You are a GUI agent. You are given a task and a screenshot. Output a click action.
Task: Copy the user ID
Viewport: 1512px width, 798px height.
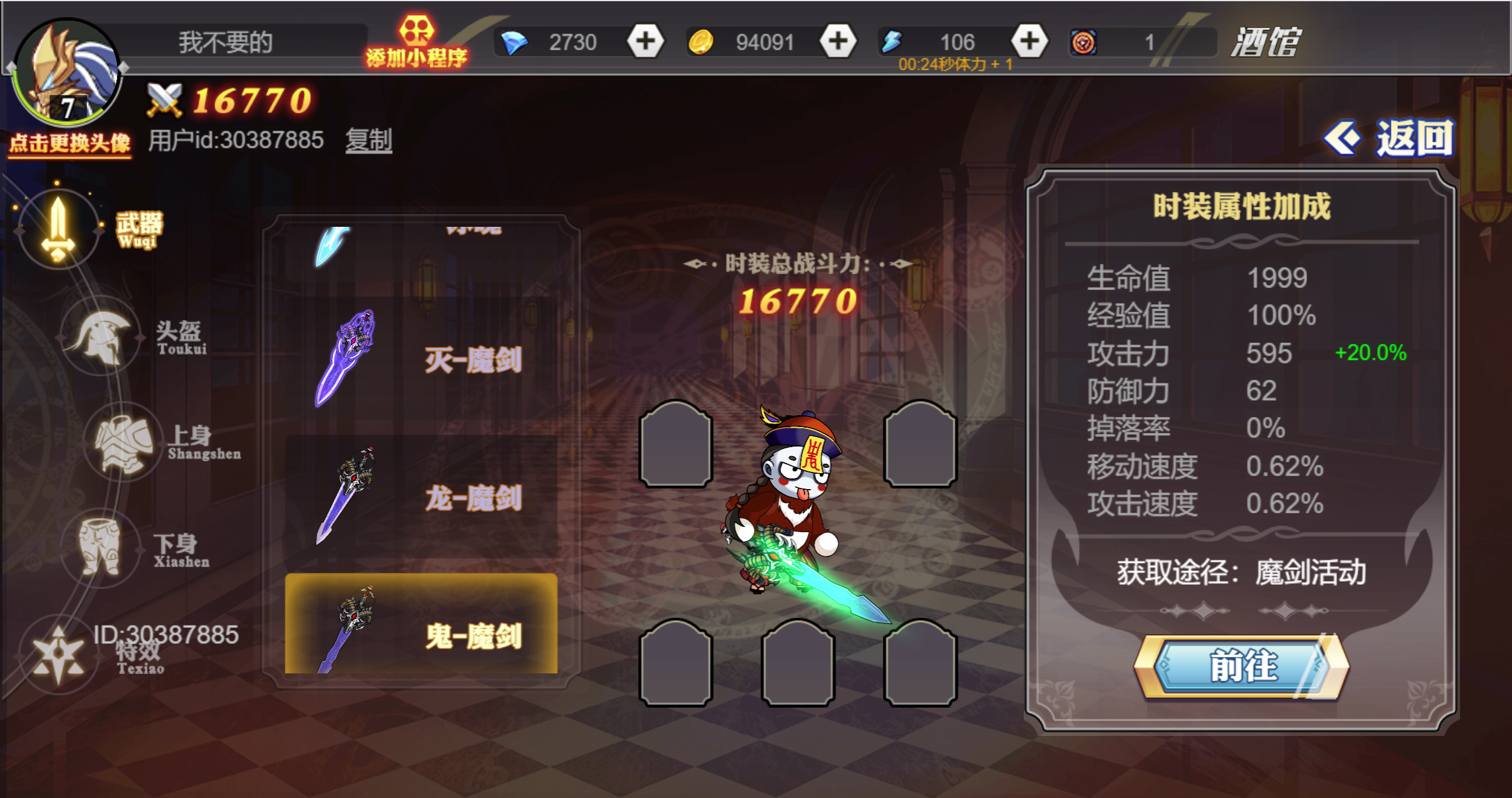click(x=369, y=141)
